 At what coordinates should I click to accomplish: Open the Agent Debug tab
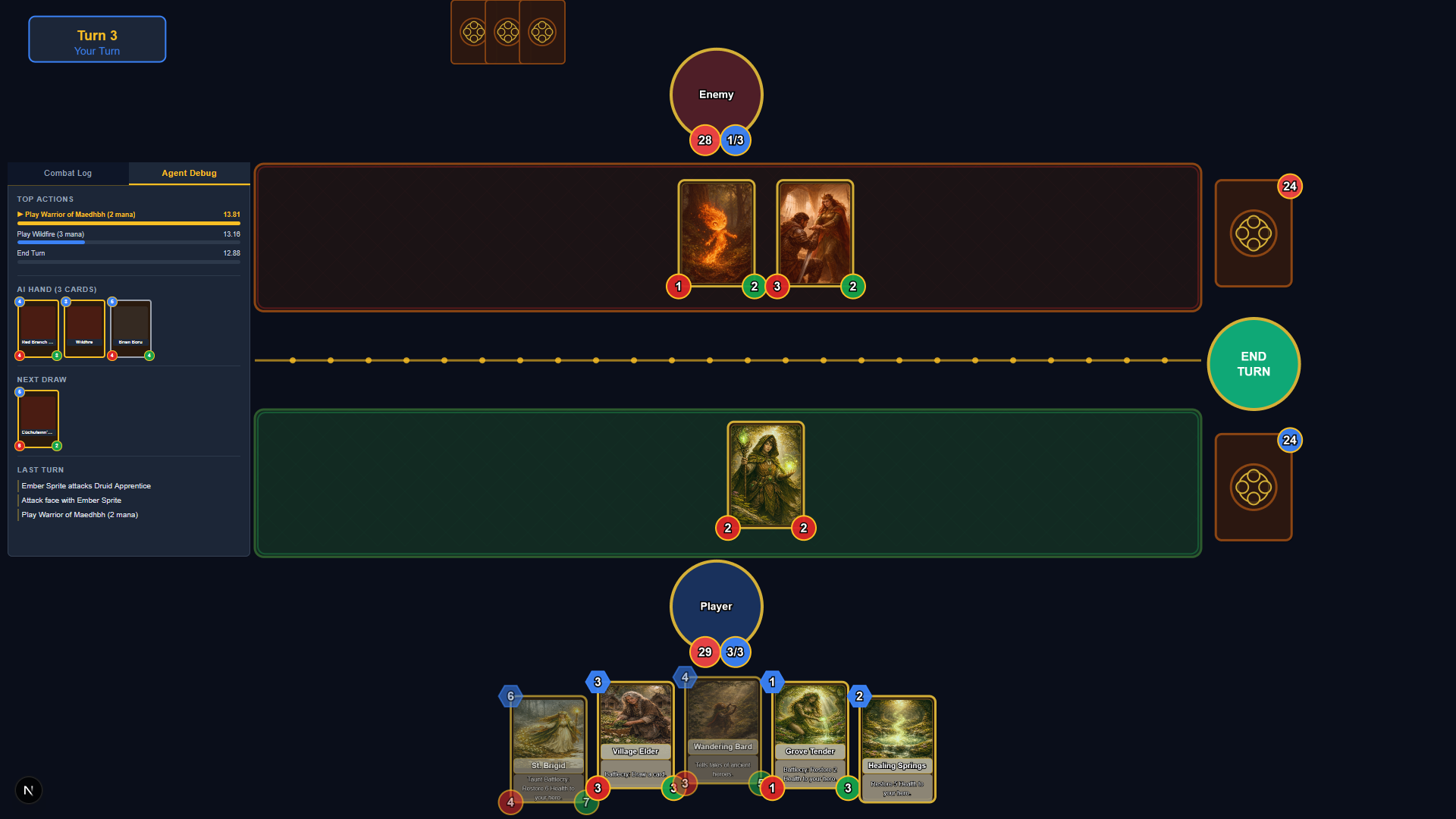point(188,173)
